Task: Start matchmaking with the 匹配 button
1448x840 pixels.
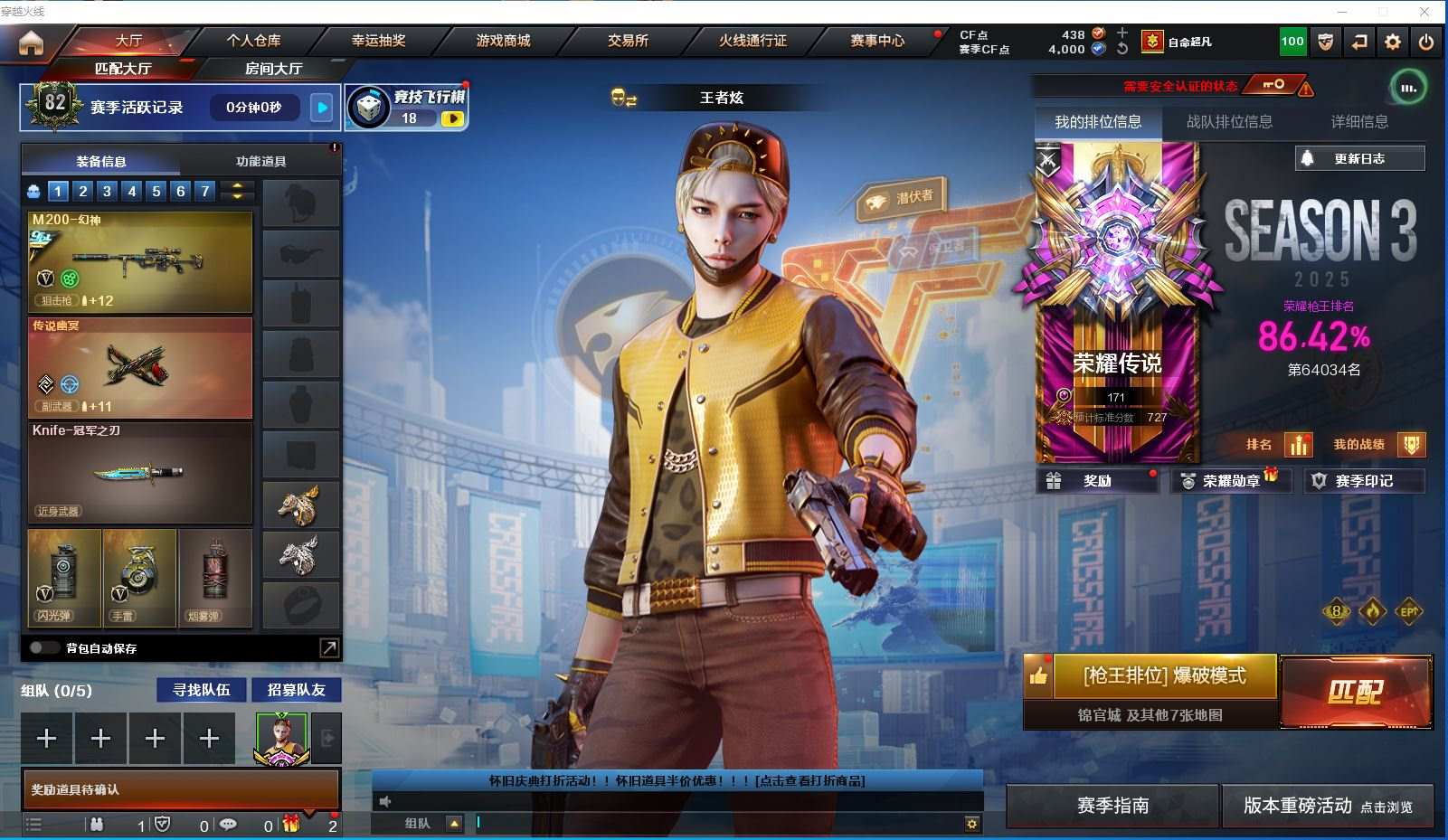Action: tap(1355, 692)
